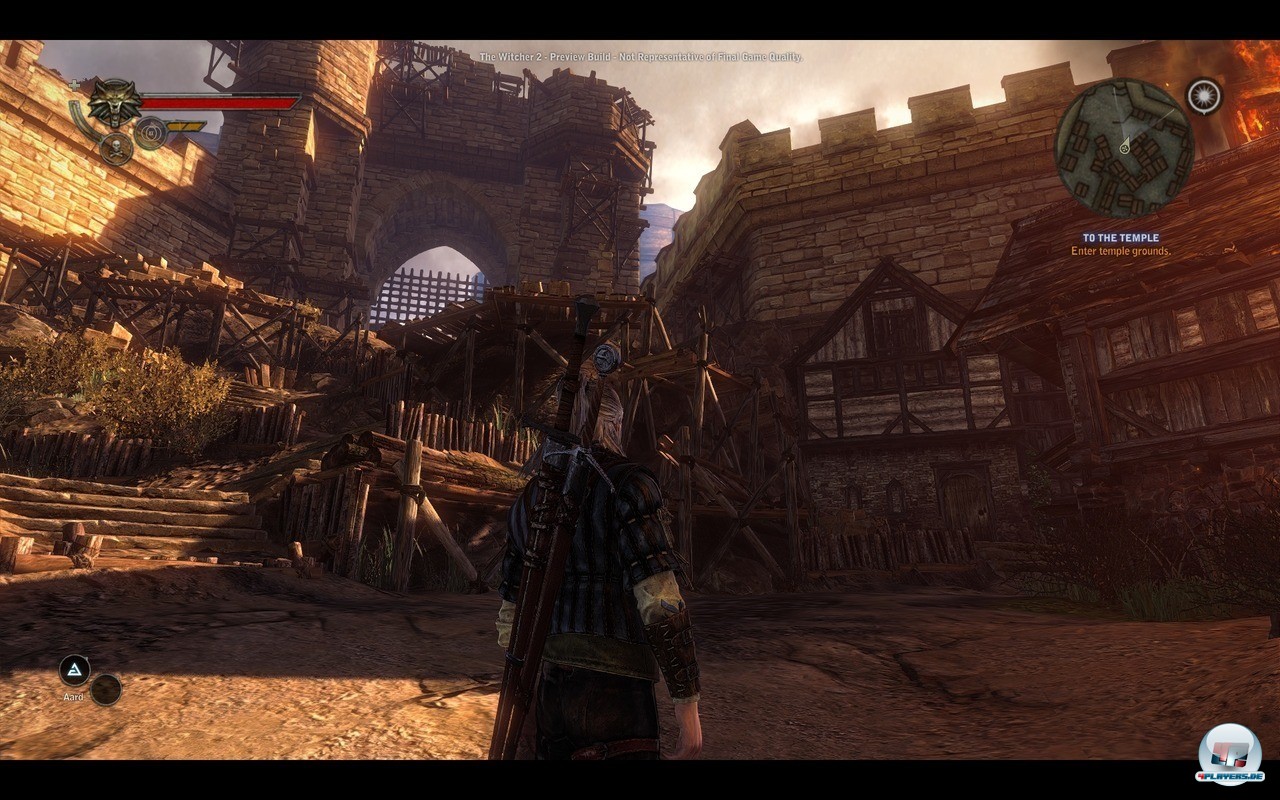The height and width of the screenshot is (800, 1280).
Task: Select the skull and crossbones toxicity icon
Action: click(x=116, y=149)
